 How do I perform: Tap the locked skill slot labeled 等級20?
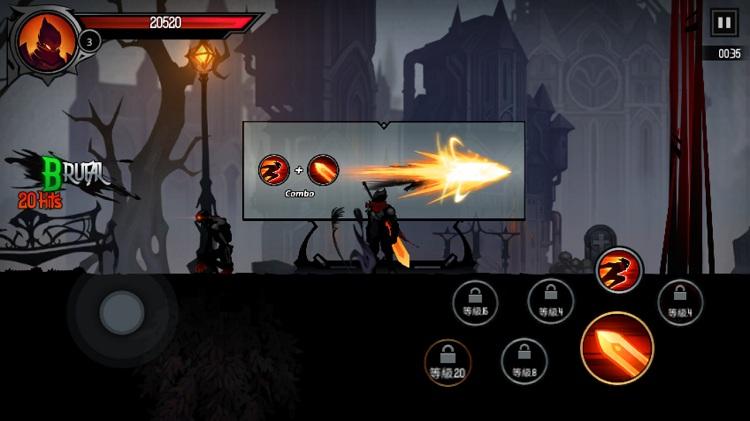click(448, 362)
